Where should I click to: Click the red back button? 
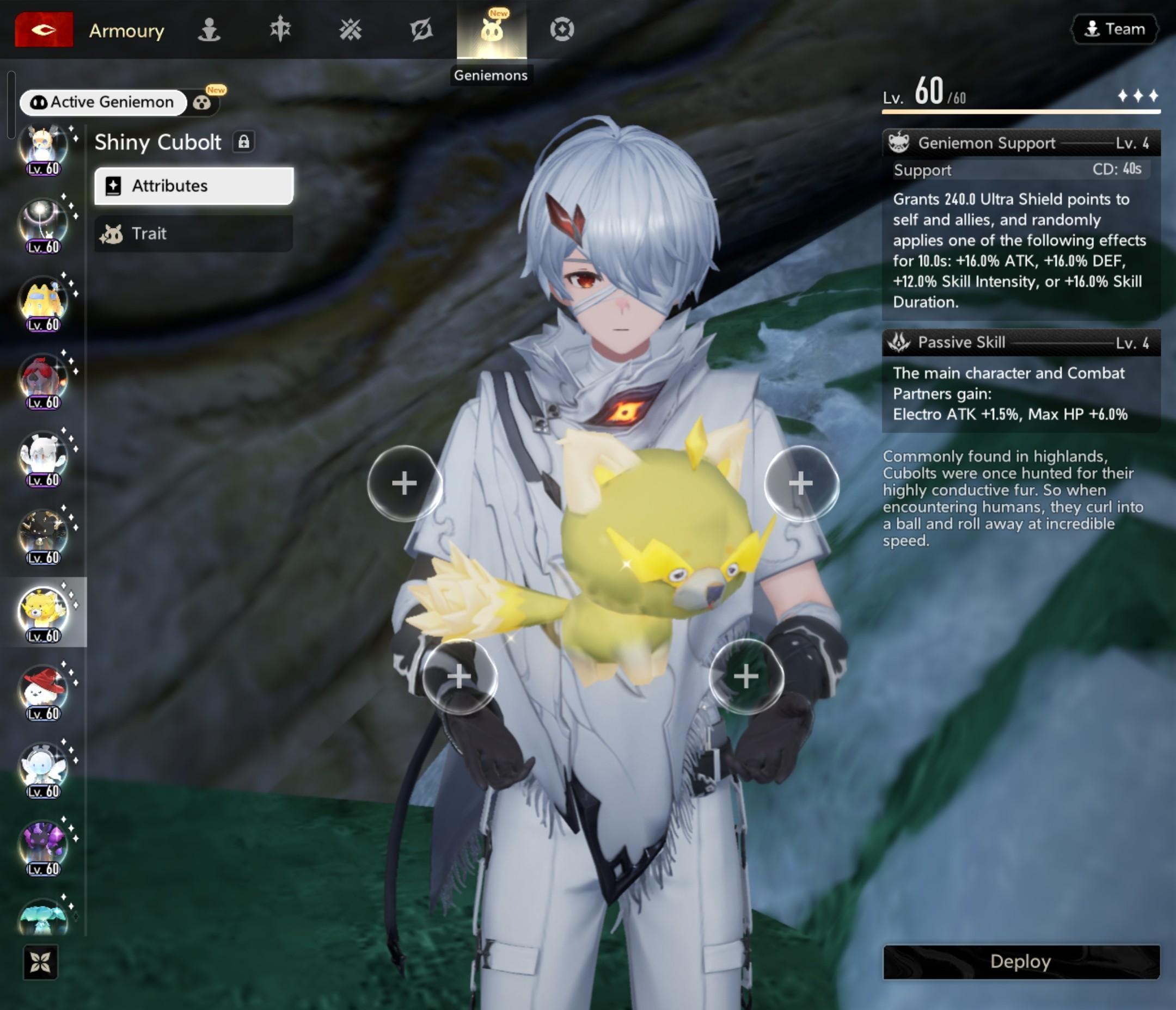click(x=44, y=29)
